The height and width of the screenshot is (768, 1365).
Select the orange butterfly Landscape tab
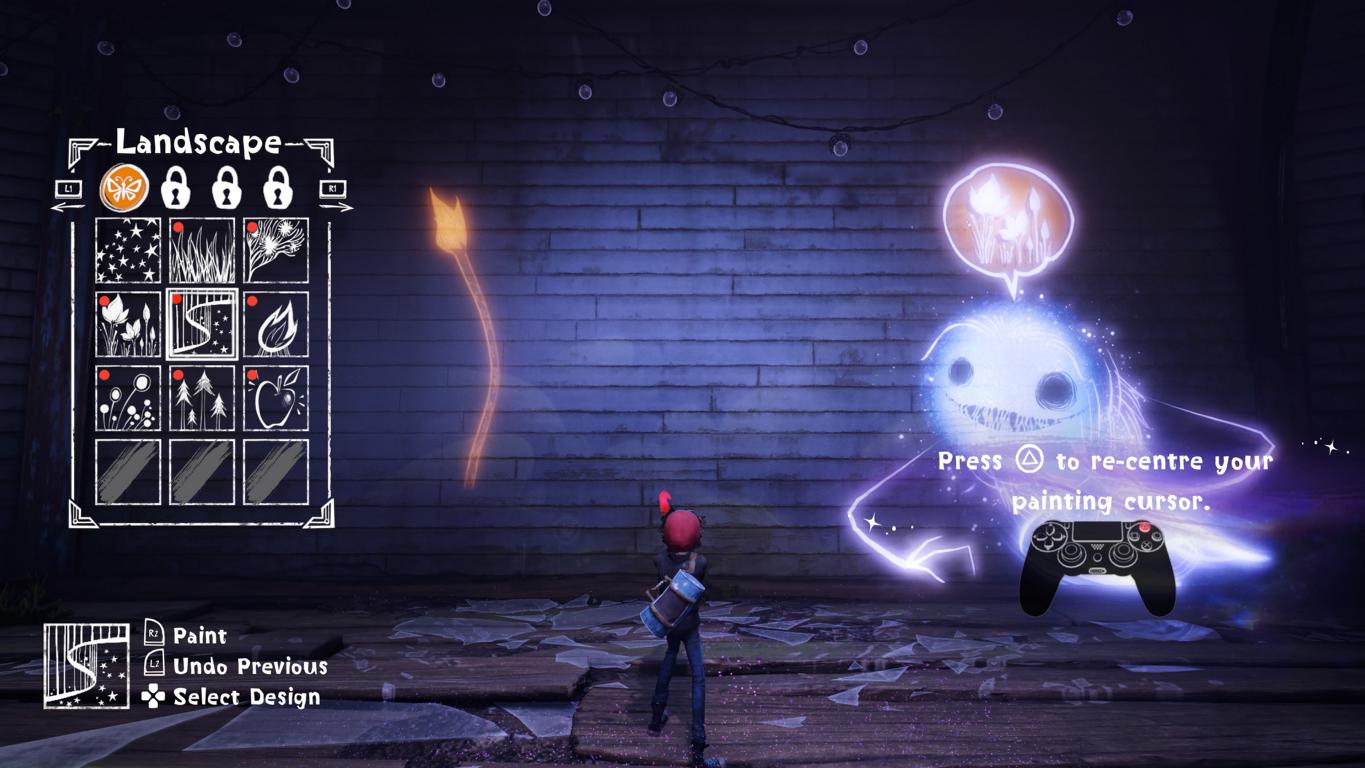tap(124, 187)
